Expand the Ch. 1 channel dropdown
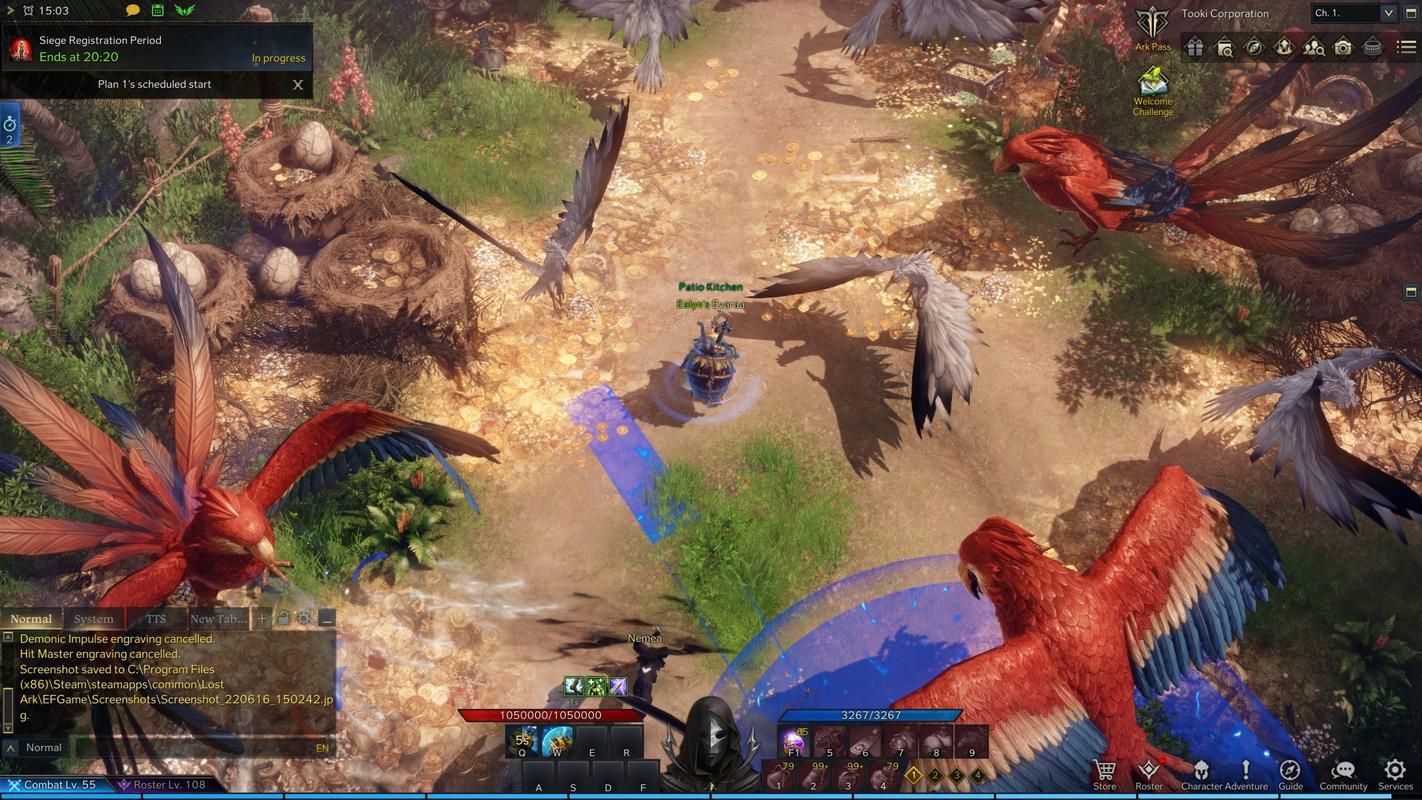The width and height of the screenshot is (1422, 800). (1388, 13)
